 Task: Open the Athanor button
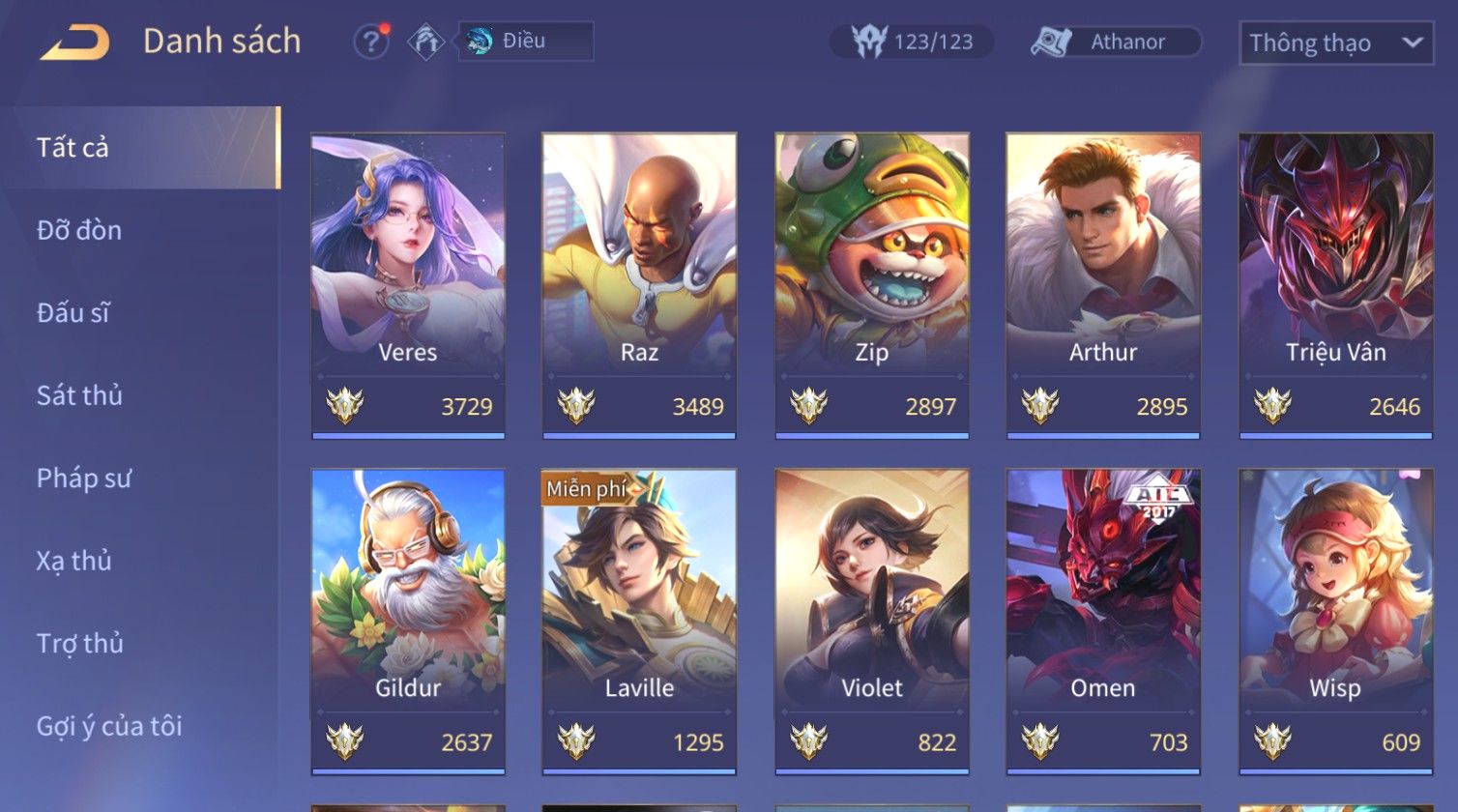point(1115,42)
